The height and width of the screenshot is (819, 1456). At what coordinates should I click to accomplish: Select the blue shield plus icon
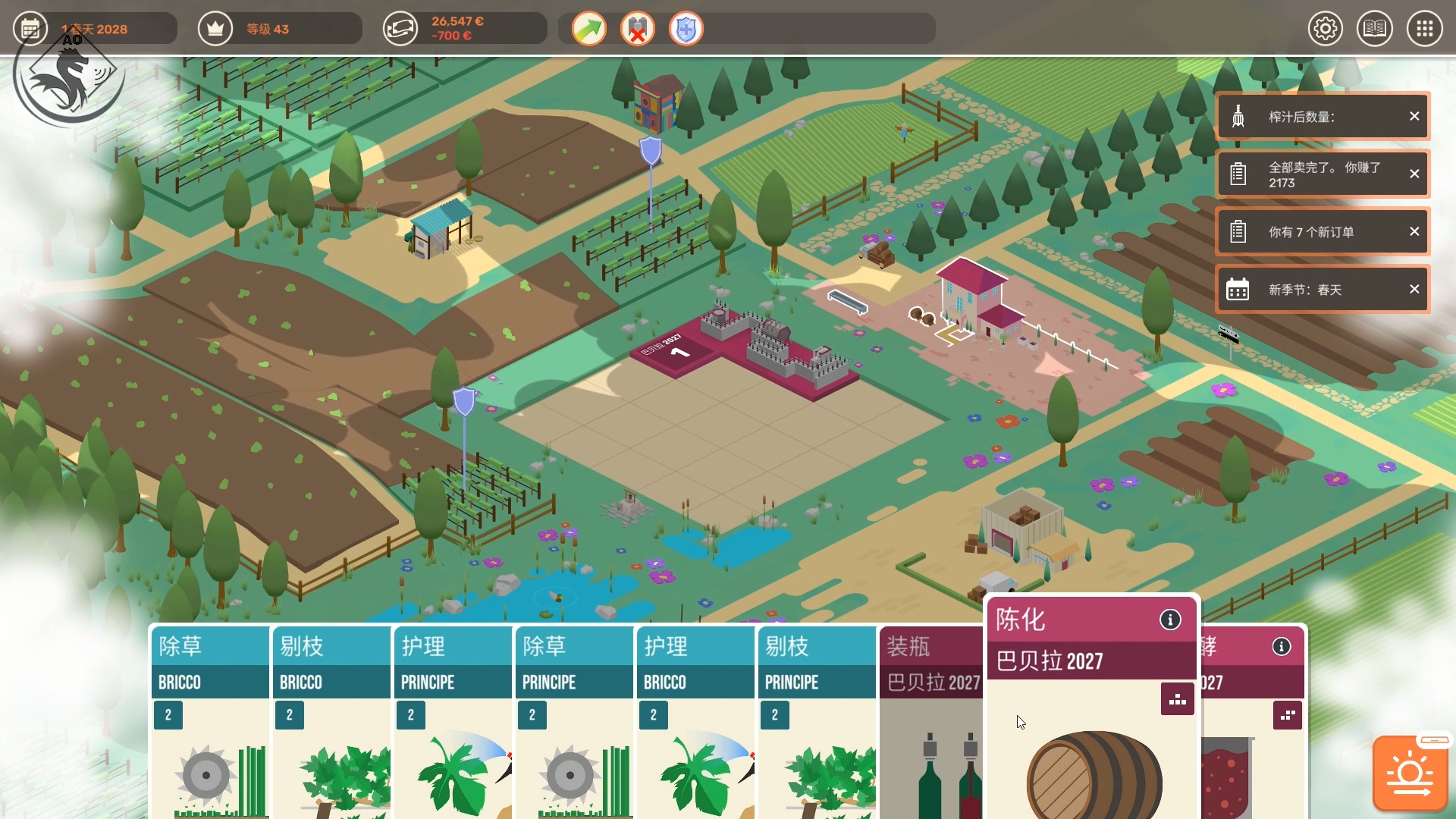[686, 30]
